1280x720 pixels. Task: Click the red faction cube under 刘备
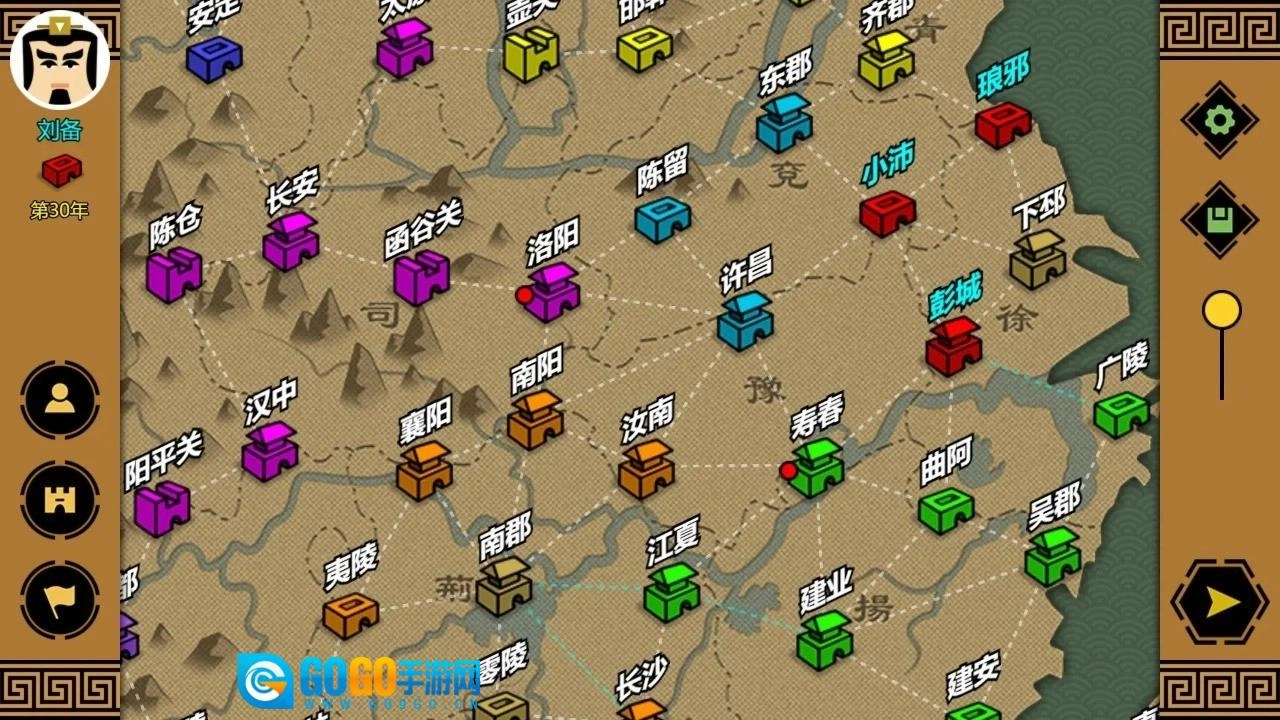59,168
